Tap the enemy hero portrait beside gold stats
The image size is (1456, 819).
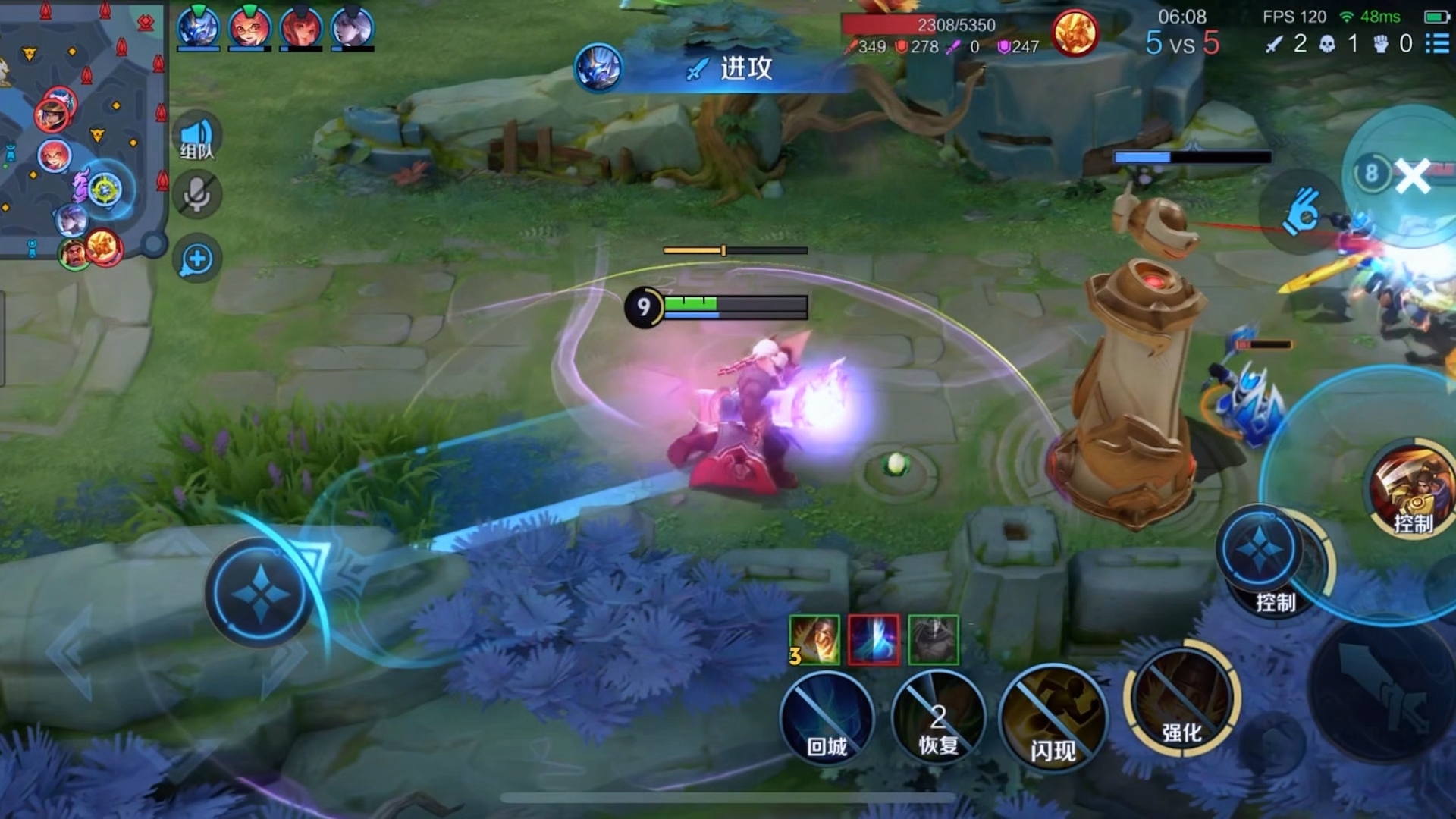[x=1075, y=33]
